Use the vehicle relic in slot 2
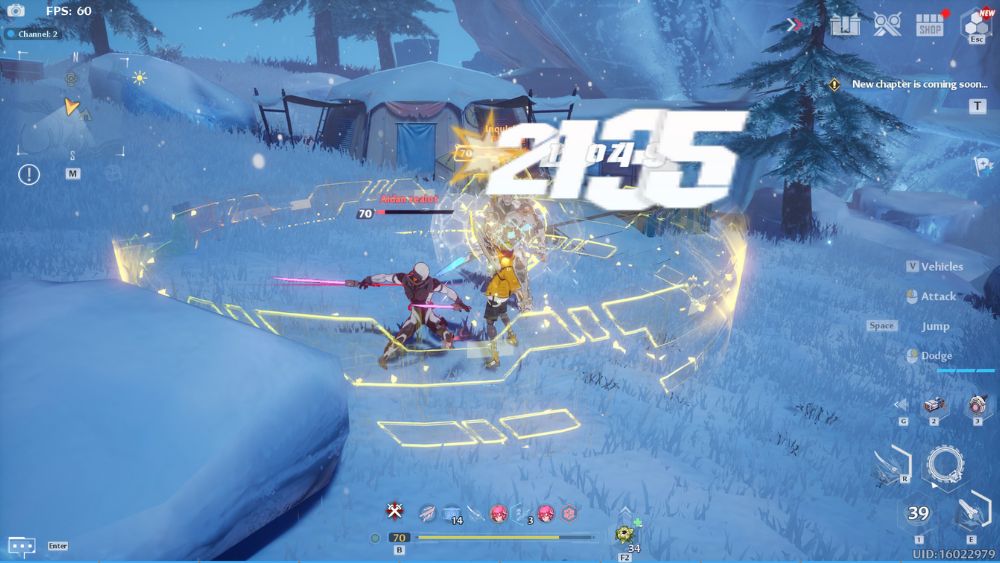The height and width of the screenshot is (563, 1000). [x=933, y=405]
